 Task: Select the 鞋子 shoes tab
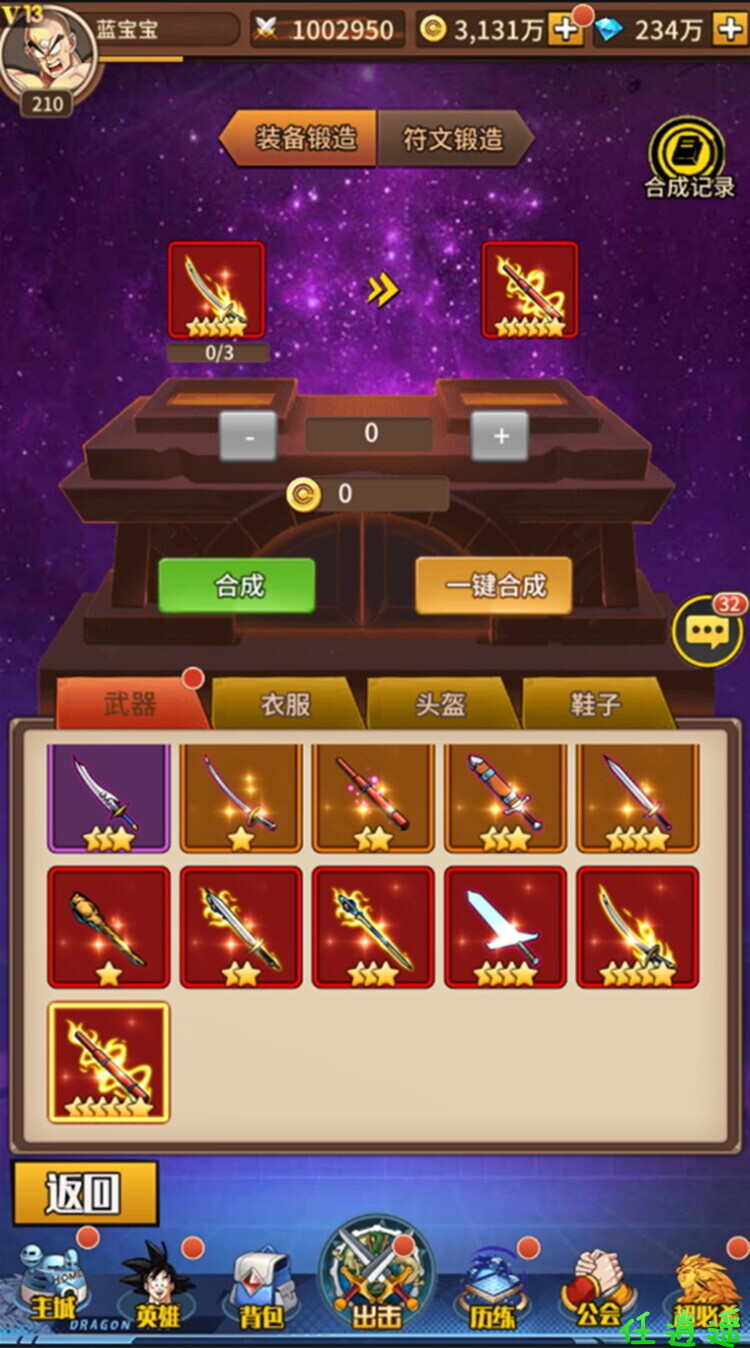tap(595, 705)
